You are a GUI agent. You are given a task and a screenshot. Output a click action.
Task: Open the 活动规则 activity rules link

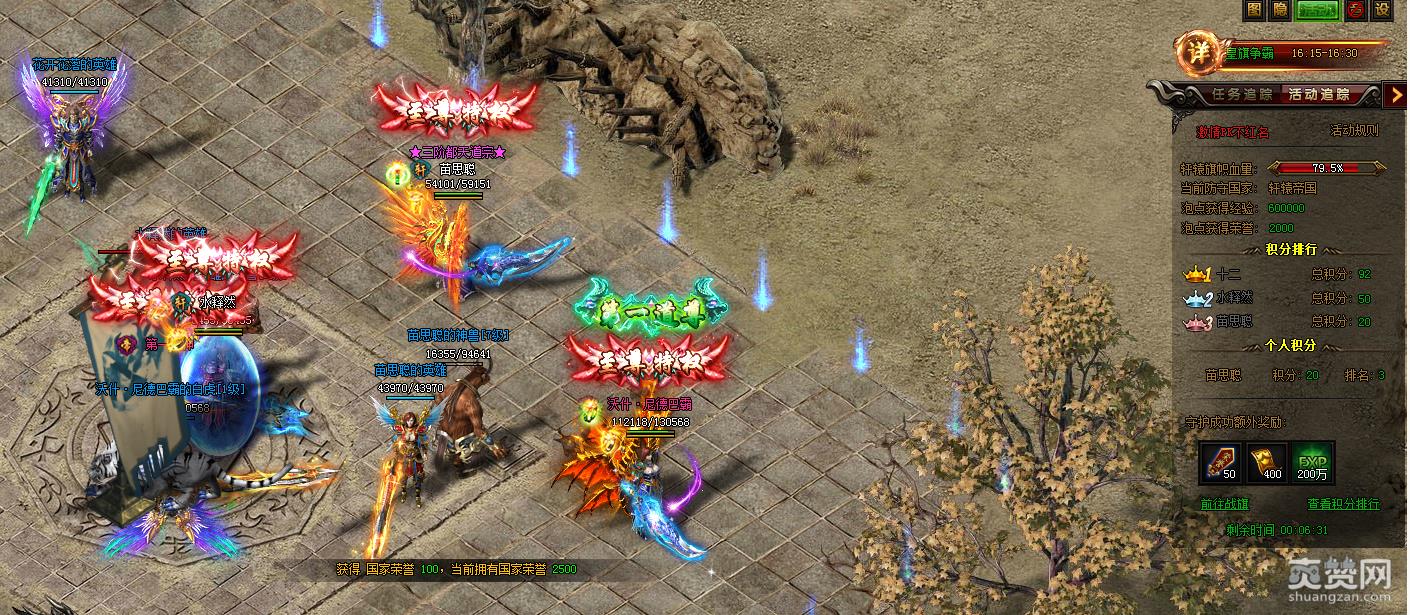[1354, 130]
